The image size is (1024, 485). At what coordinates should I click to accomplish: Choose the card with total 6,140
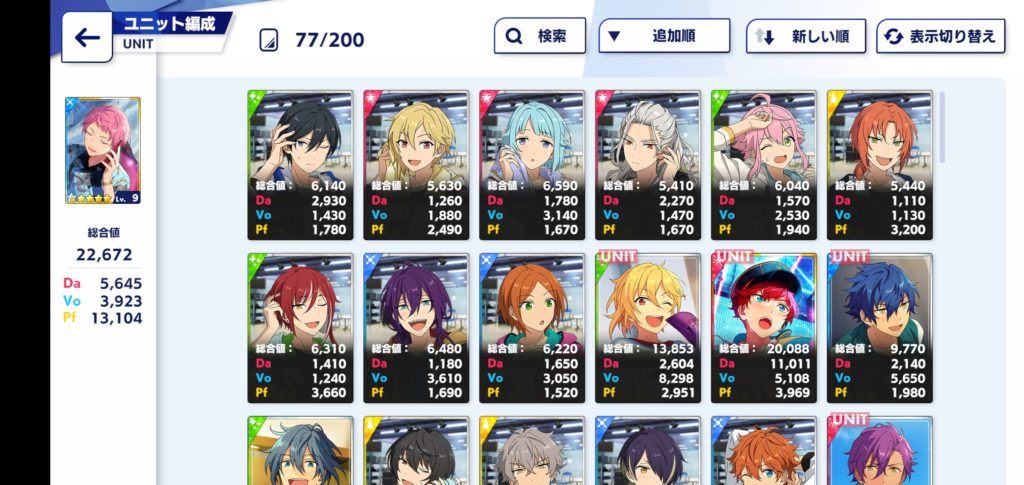300,165
